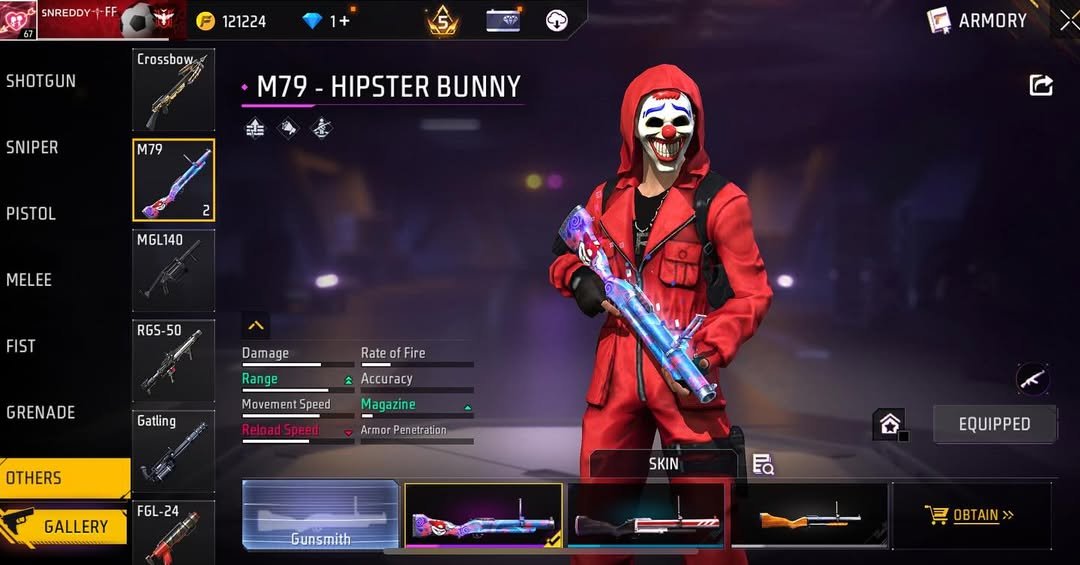The height and width of the screenshot is (565, 1080).
Task: Close the Armory screen
Action: coord(1069,20)
